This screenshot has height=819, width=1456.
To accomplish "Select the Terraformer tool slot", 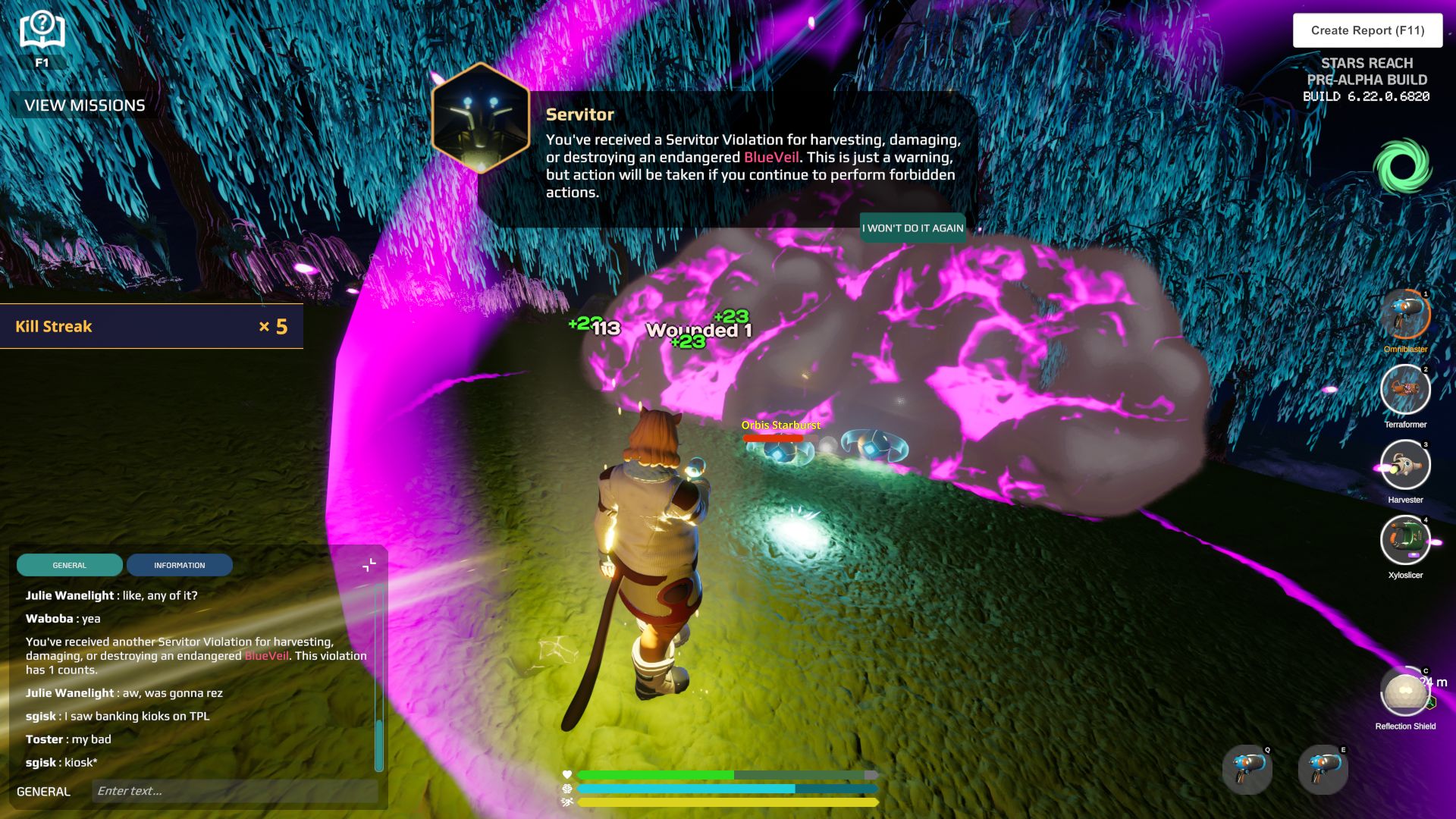I will (1405, 390).
